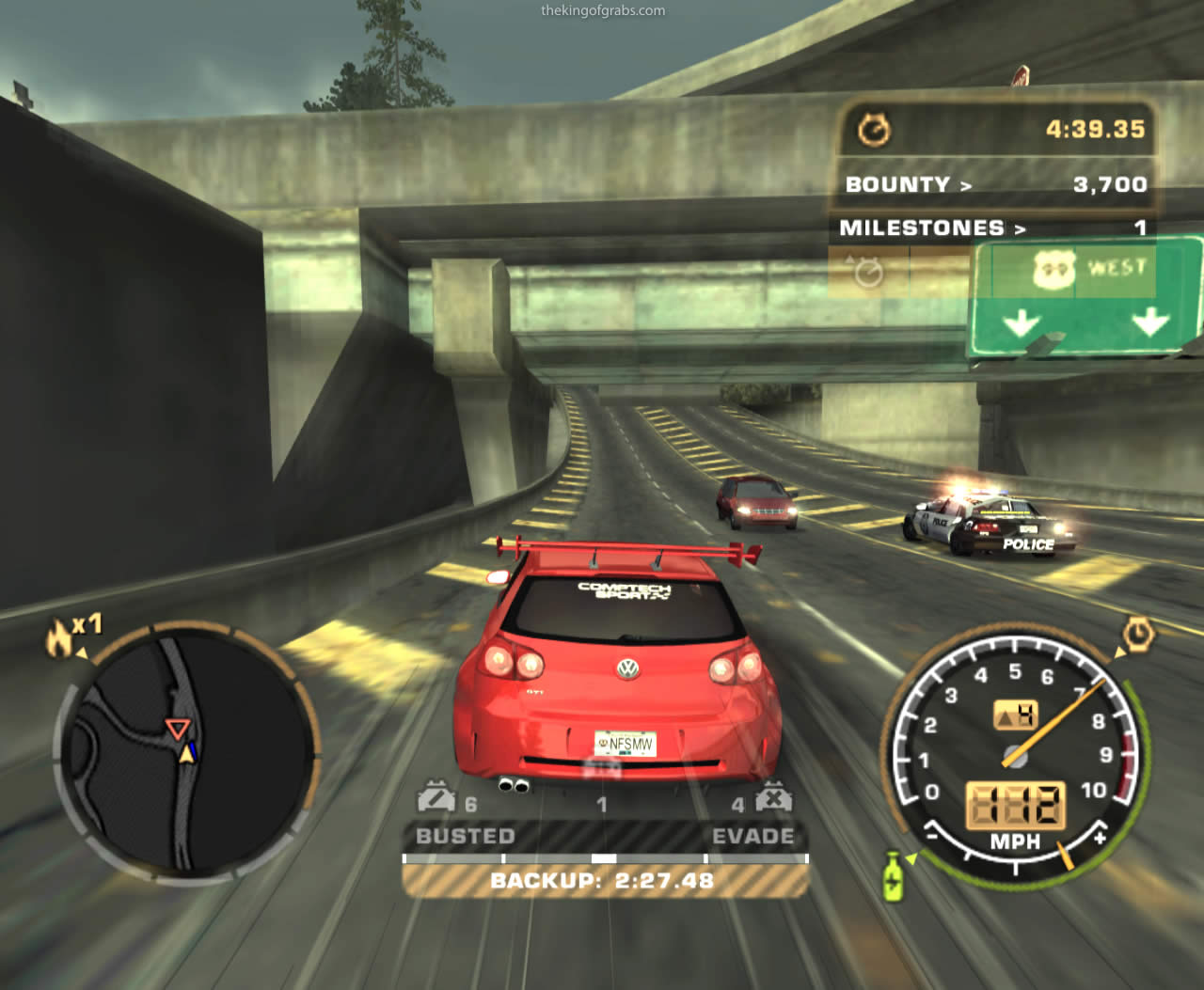The image size is (1204, 990).
Task: Open the thekingofgrabs.com watermark link
Action: [x=602, y=10]
